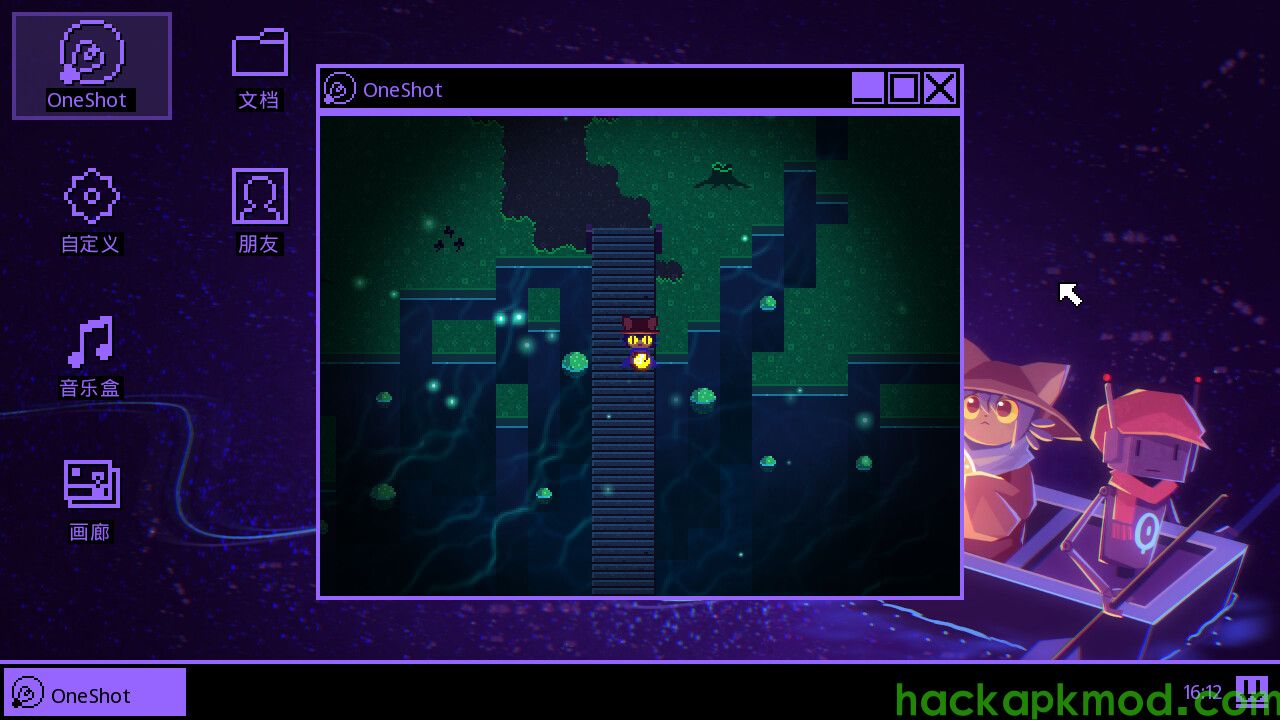Viewport: 1280px width, 720px height.
Task: Select the OneShot taskbar entry
Action: pyautogui.click(x=95, y=693)
